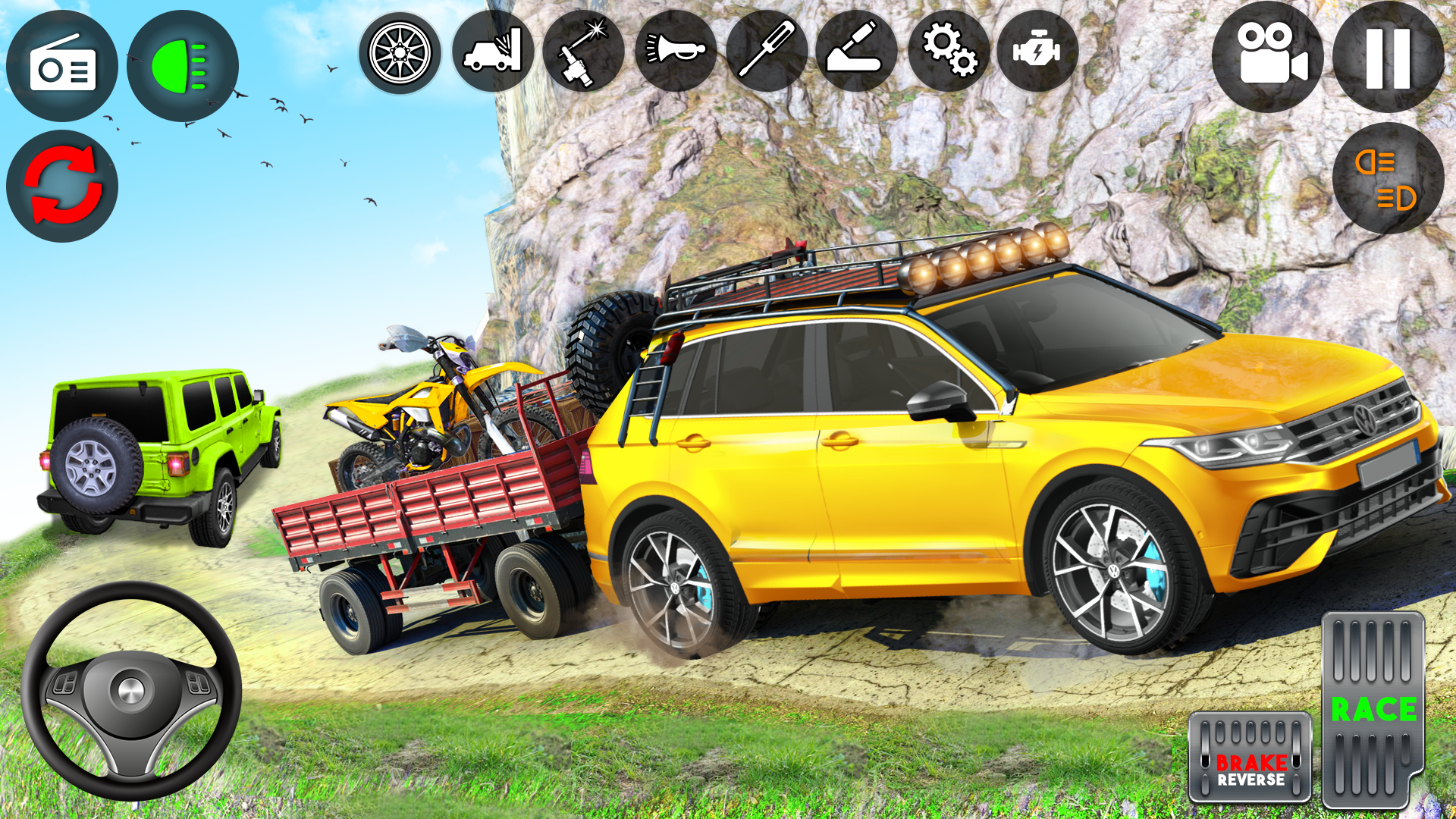Open the wheel customization icon
The height and width of the screenshot is (819, 1456).
coord(400,53)
